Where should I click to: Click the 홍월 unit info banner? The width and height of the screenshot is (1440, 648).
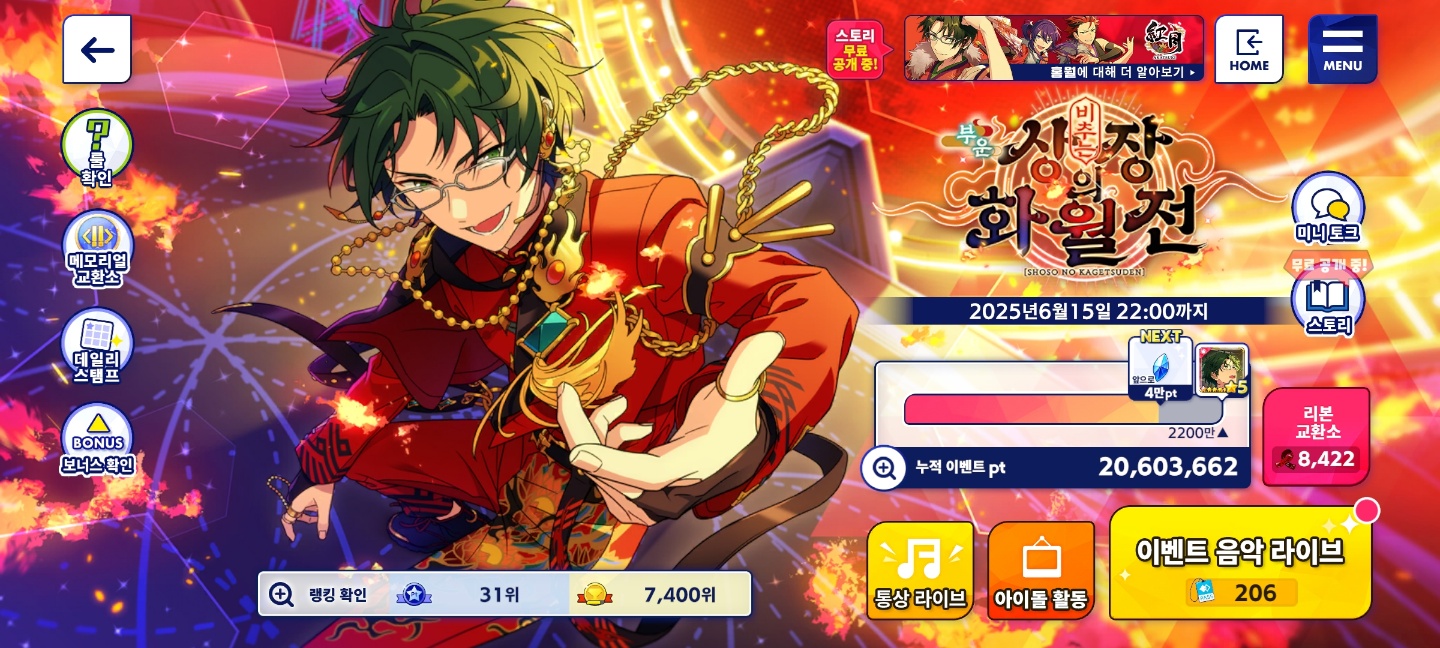click(x=1053, y=48)
